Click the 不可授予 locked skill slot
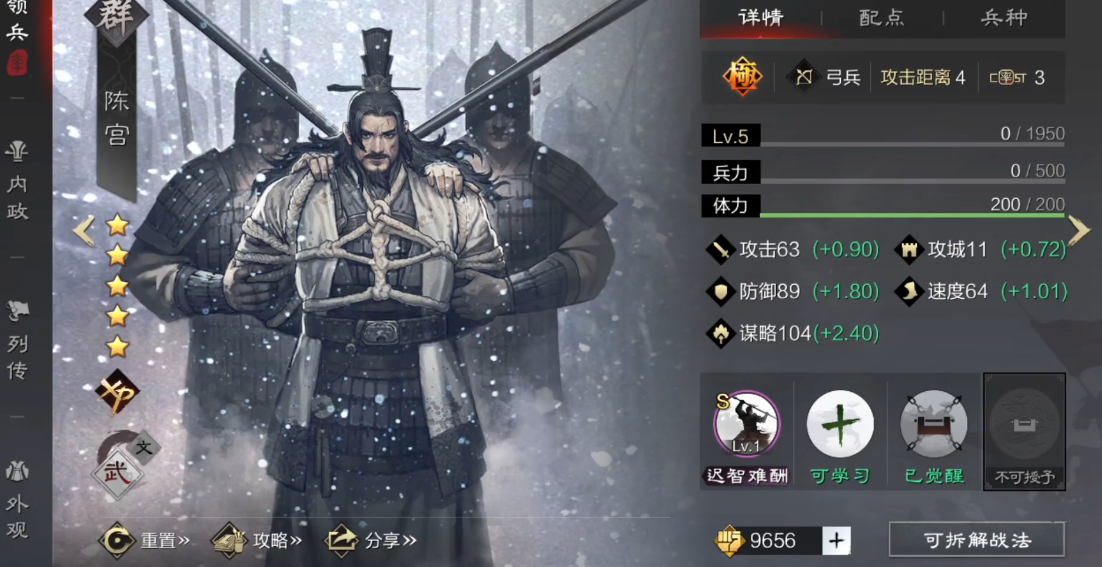This screenshot has height=567, width=1102. 1024,429
